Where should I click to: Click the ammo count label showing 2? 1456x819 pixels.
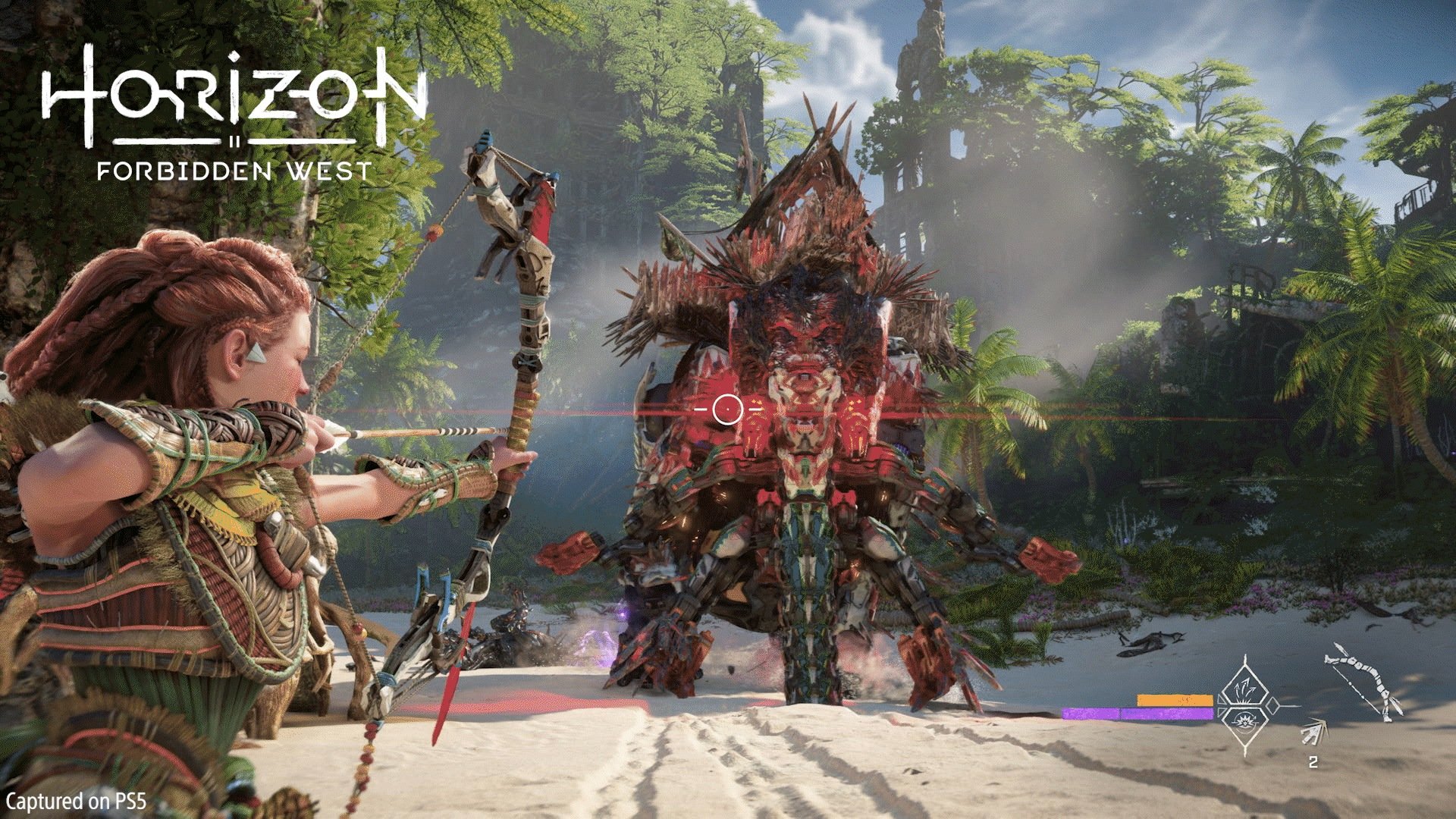coord(1313,762)
